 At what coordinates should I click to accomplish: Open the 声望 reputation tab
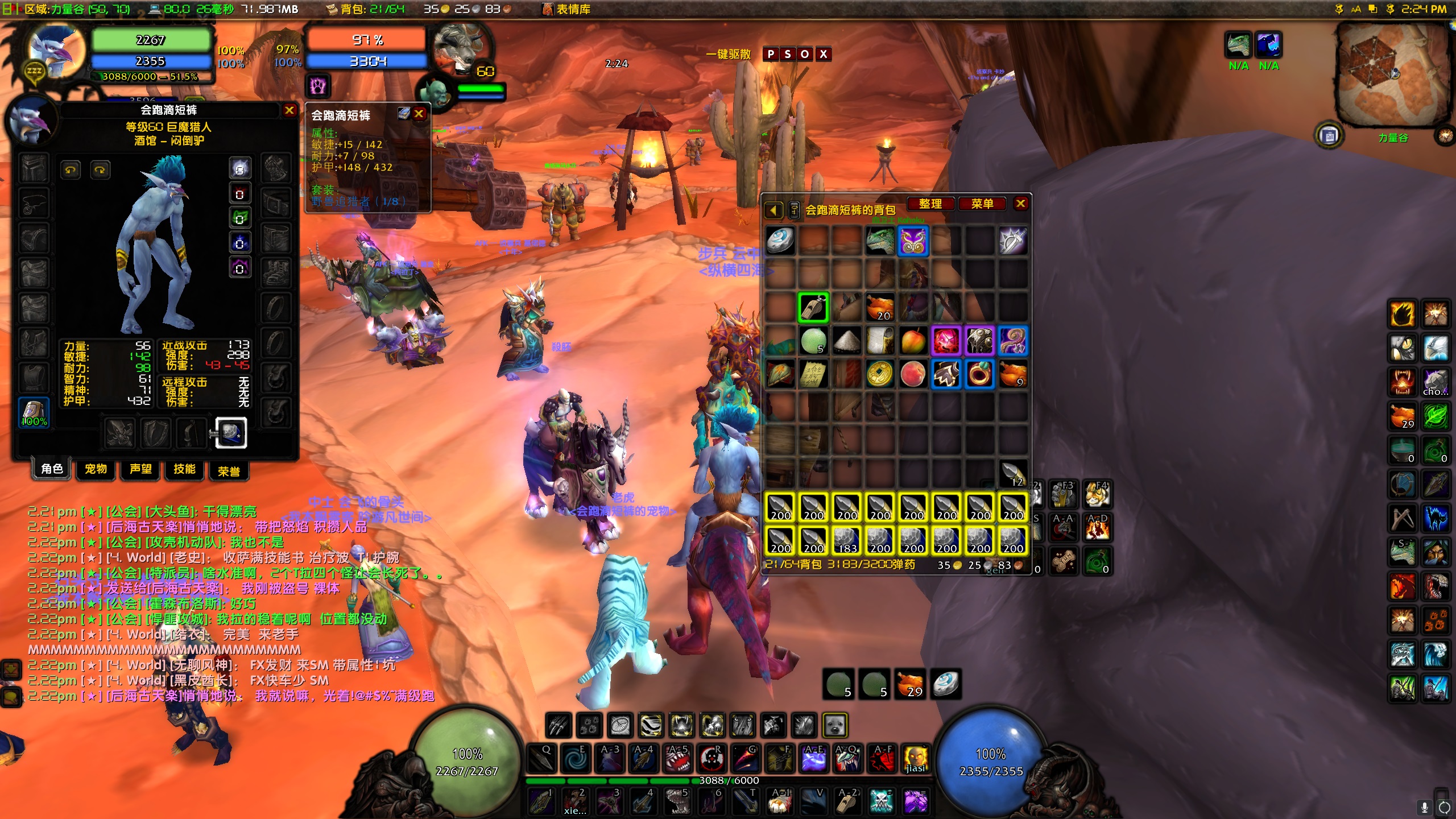[x=140, y=469]
